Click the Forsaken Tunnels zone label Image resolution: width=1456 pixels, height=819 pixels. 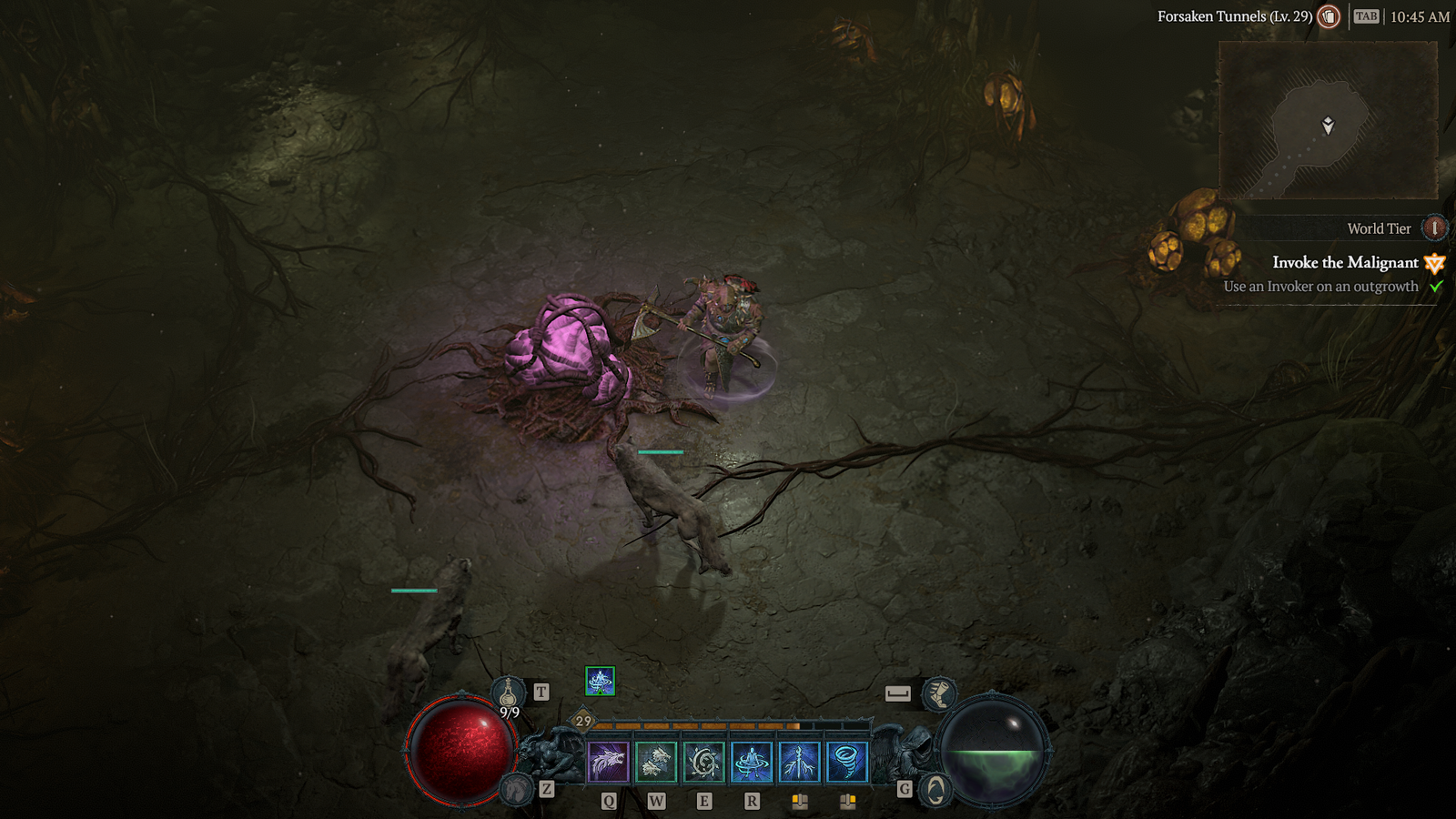click(x=1233, y=15)
